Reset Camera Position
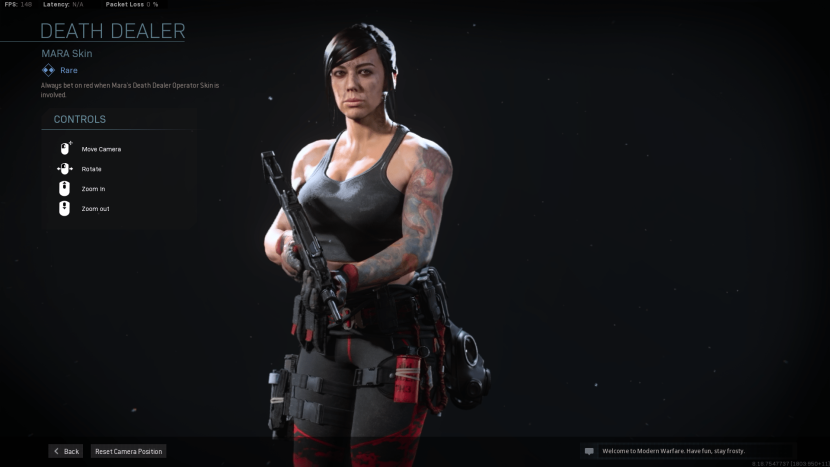 pyautogui.click(x=129, y=451)
